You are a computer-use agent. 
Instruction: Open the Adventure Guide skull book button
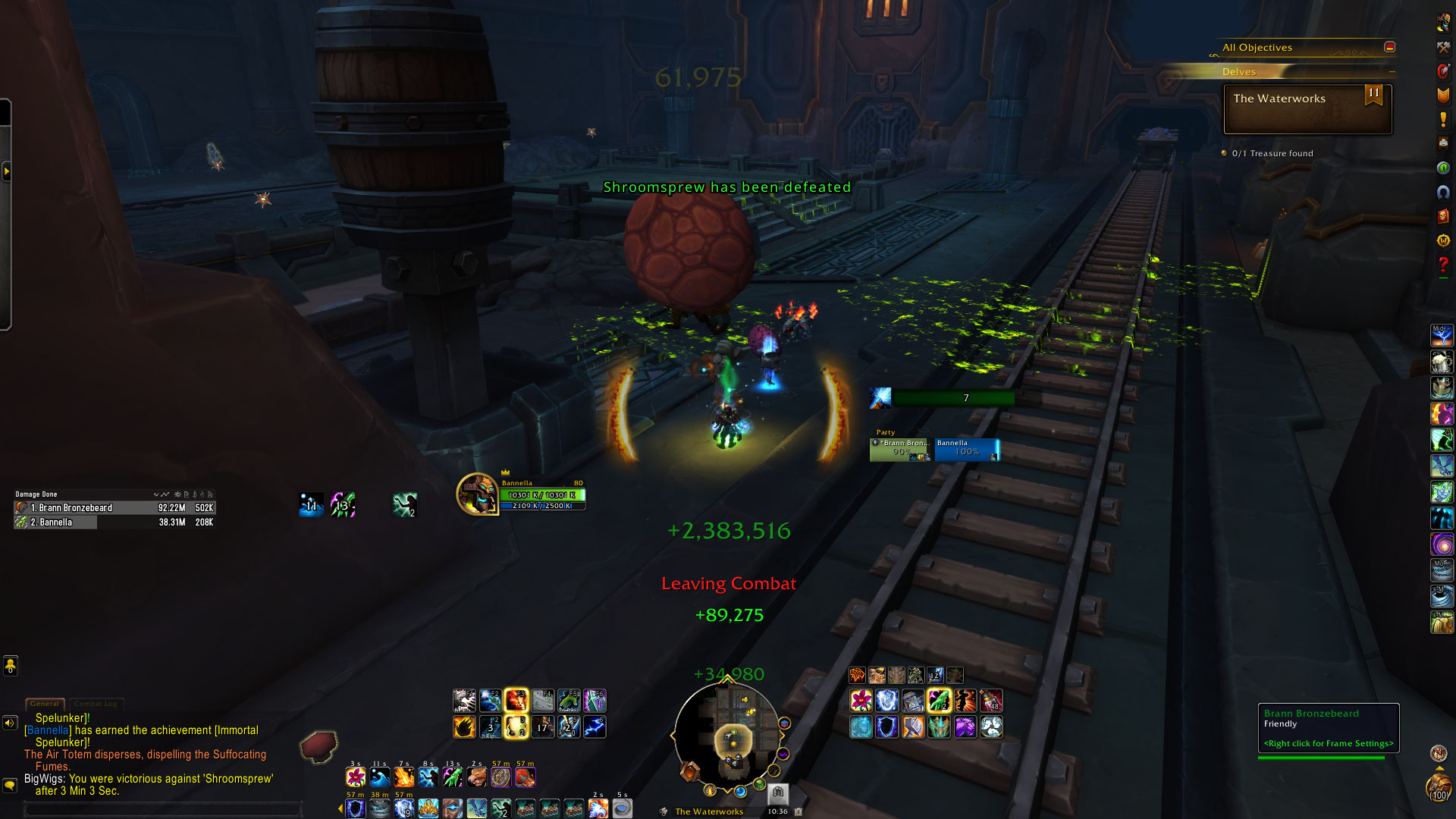pos(1442,216)
